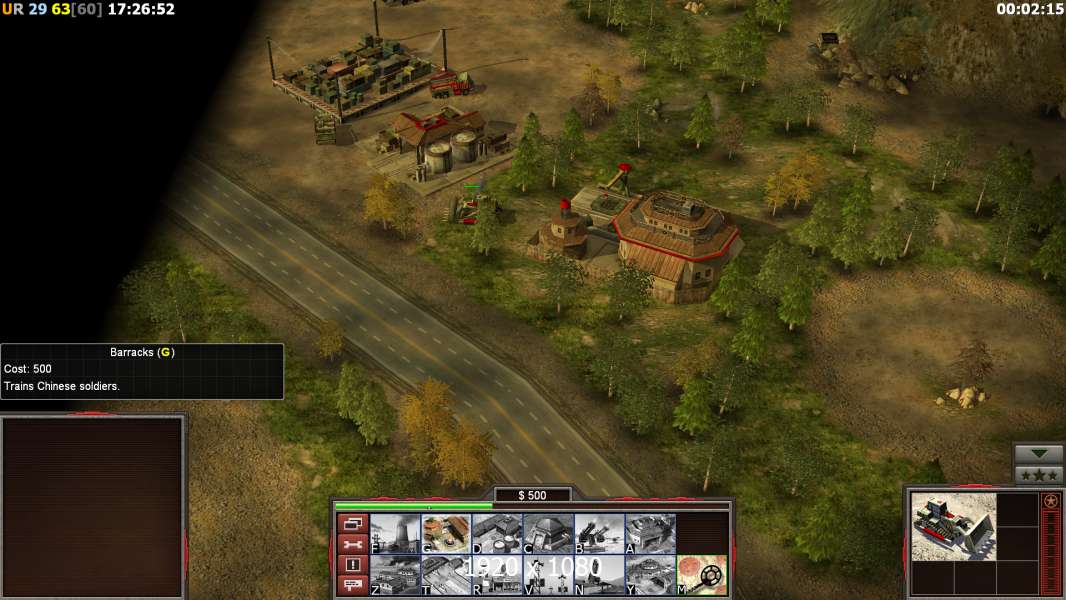Click the green down-arrow button
The height and width of the screenshot is (600, 1066).
point(1039,454)
